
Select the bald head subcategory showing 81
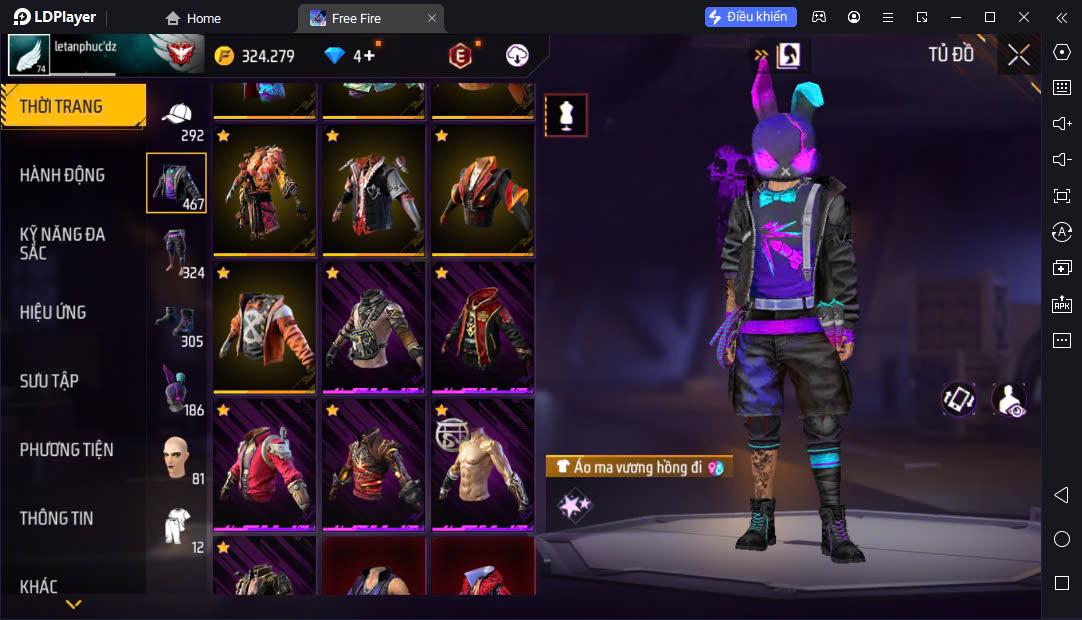coord(176,458)
